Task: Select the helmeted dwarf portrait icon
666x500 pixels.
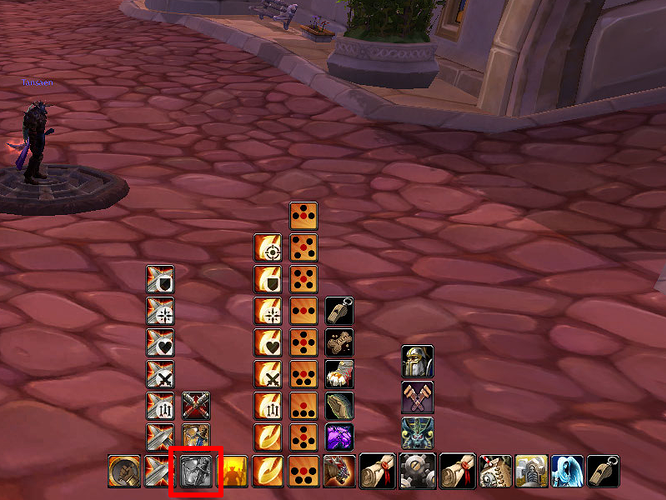Action: coord(417,362)
